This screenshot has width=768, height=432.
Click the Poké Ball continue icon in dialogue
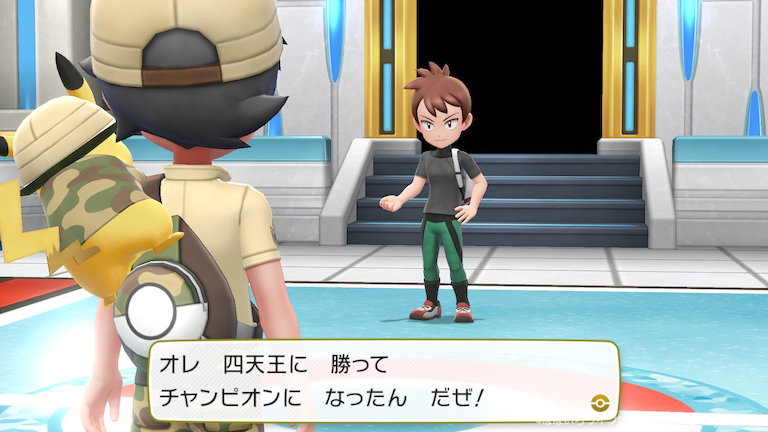tap(600, 401)
